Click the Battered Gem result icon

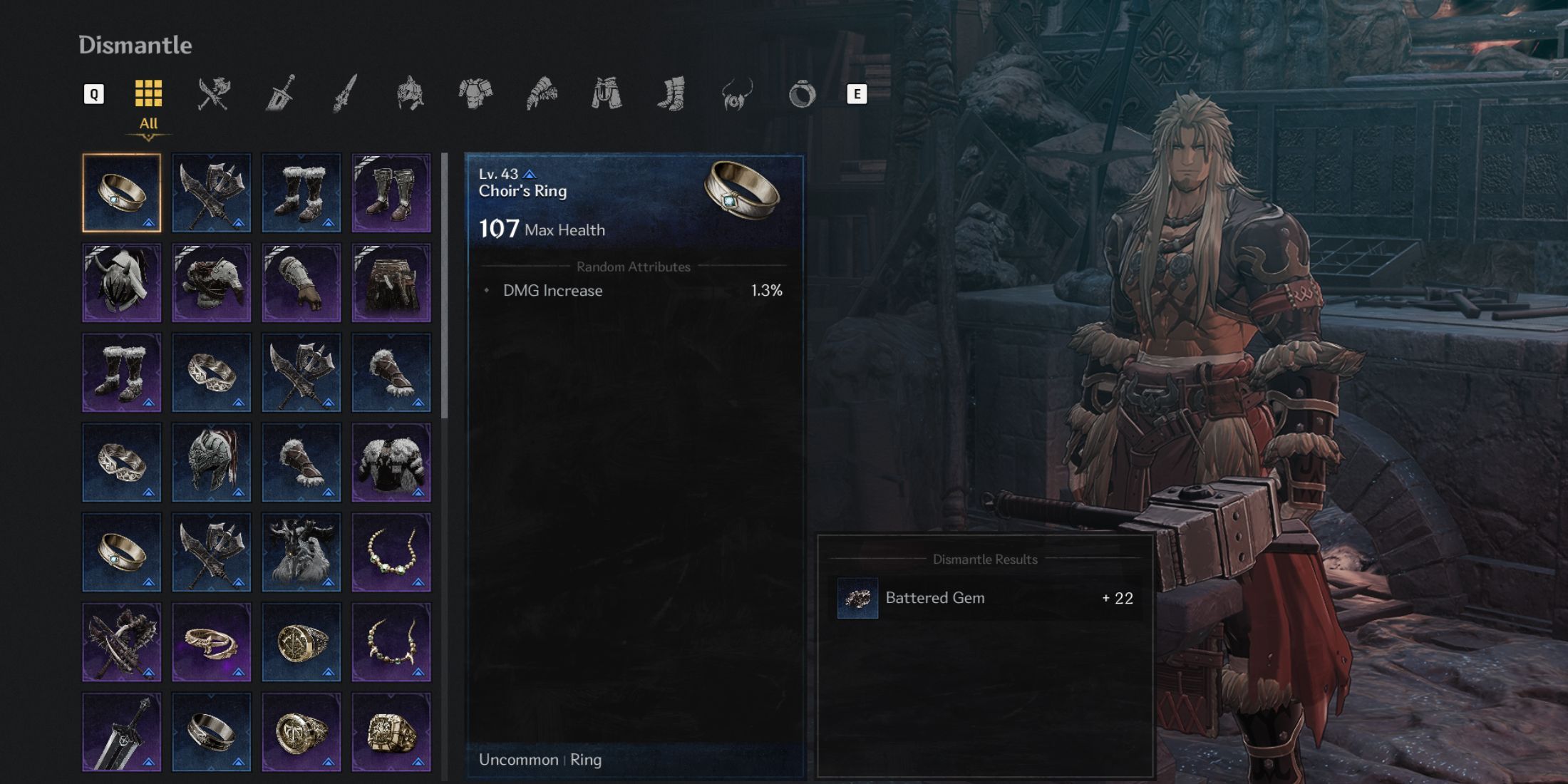click(x=857, y=598)
